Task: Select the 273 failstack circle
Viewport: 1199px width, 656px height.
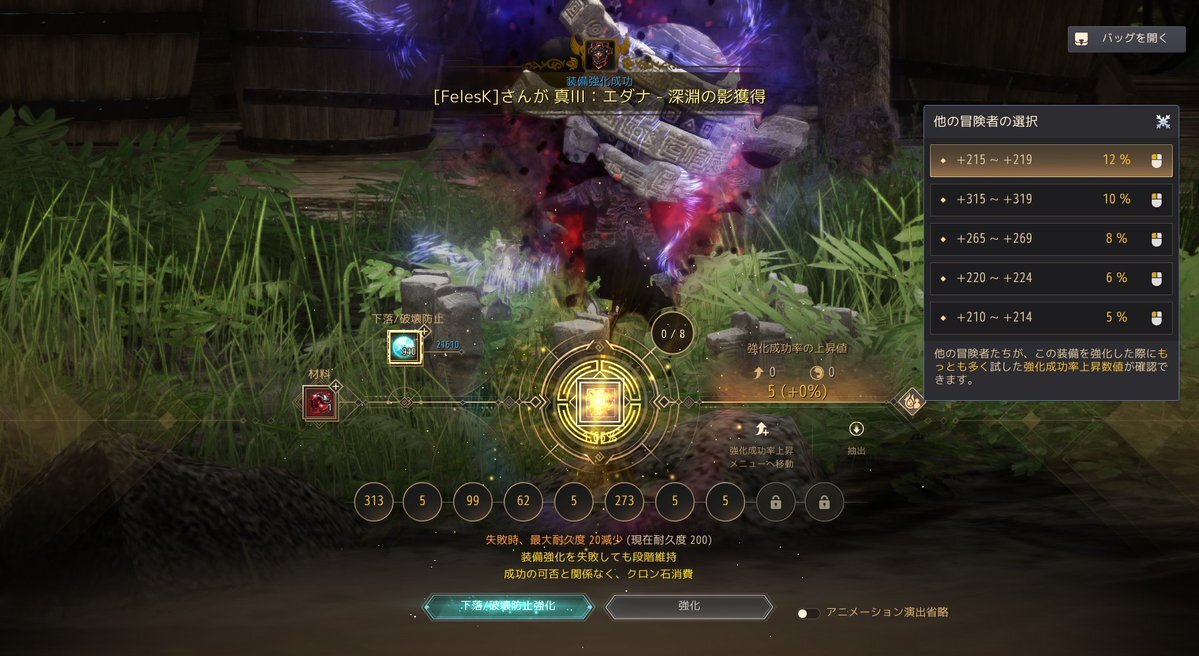Action: point(624,503)
